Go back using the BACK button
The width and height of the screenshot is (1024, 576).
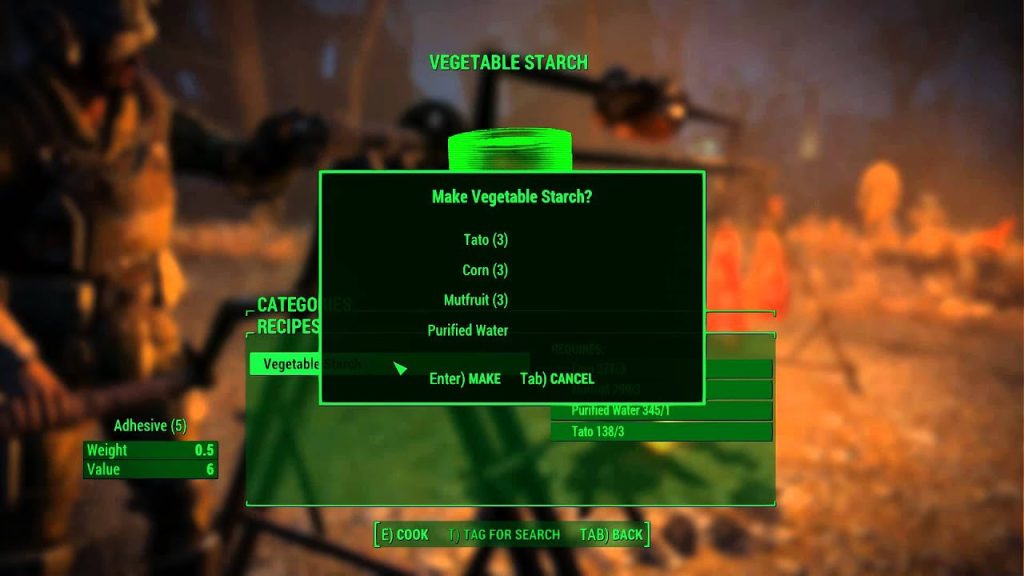pos(611,535)
